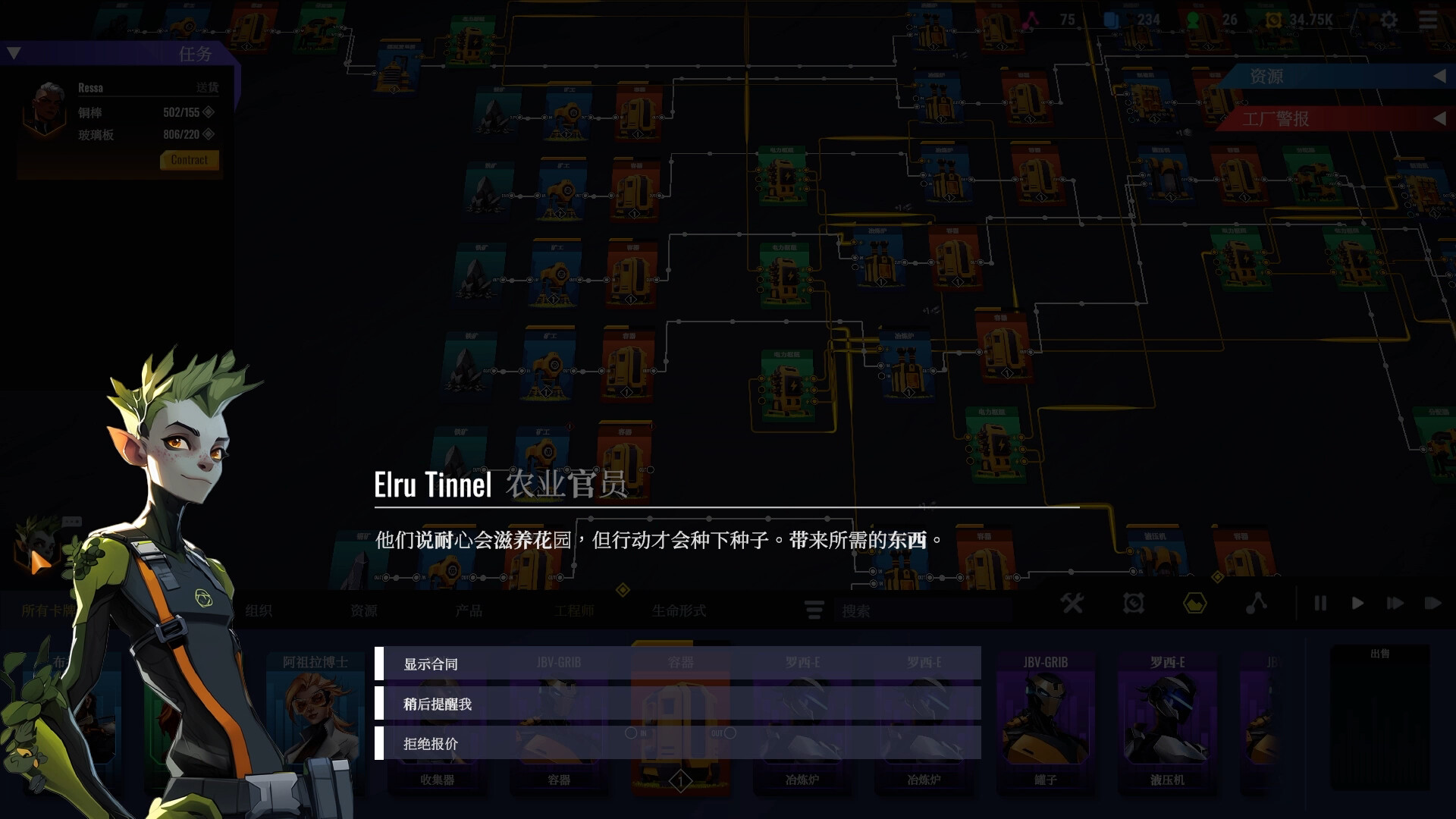Viewport: 1456px width, 819px height.
Task: Open the settings gear in the top-right corner
Action: [1389, 19]
